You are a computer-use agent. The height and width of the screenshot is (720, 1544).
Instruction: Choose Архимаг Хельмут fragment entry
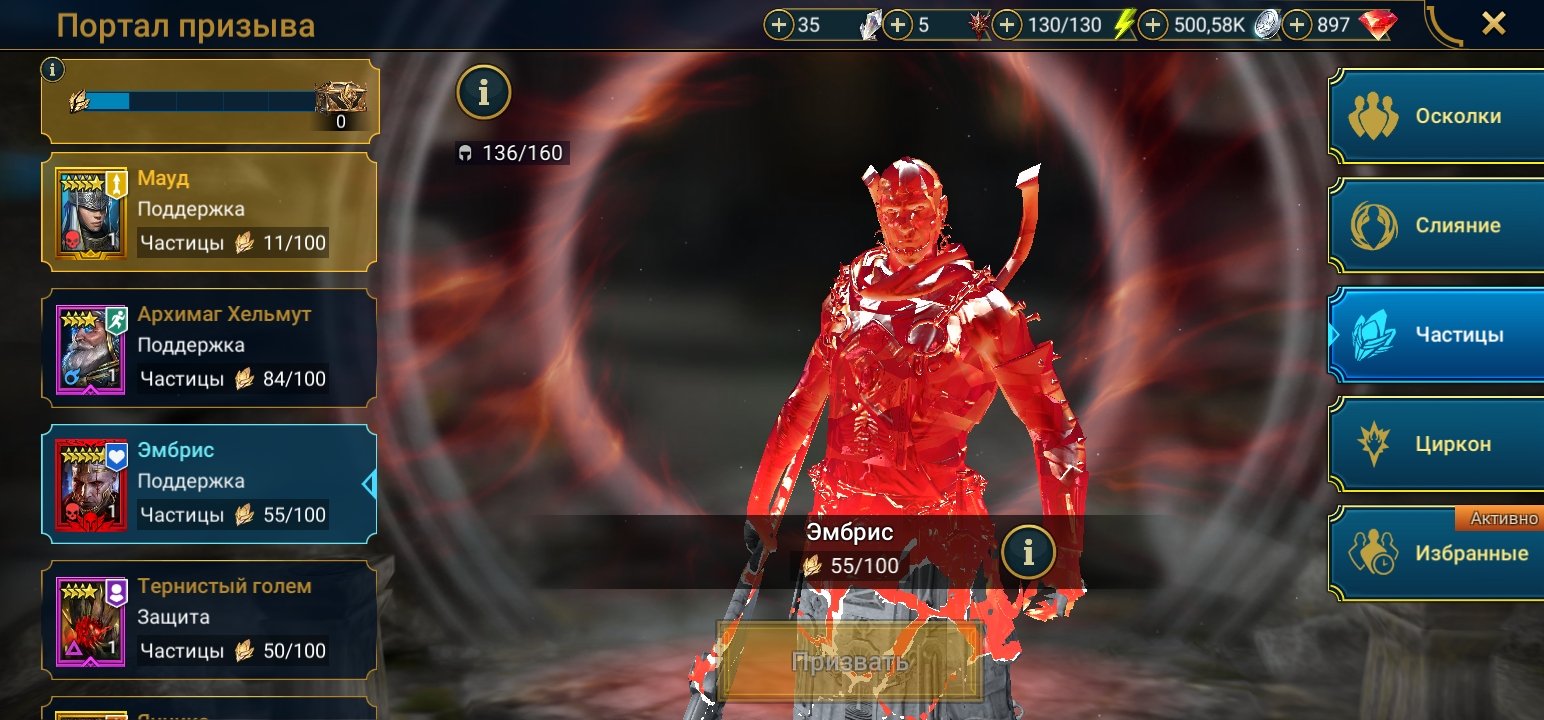point(210,346)
